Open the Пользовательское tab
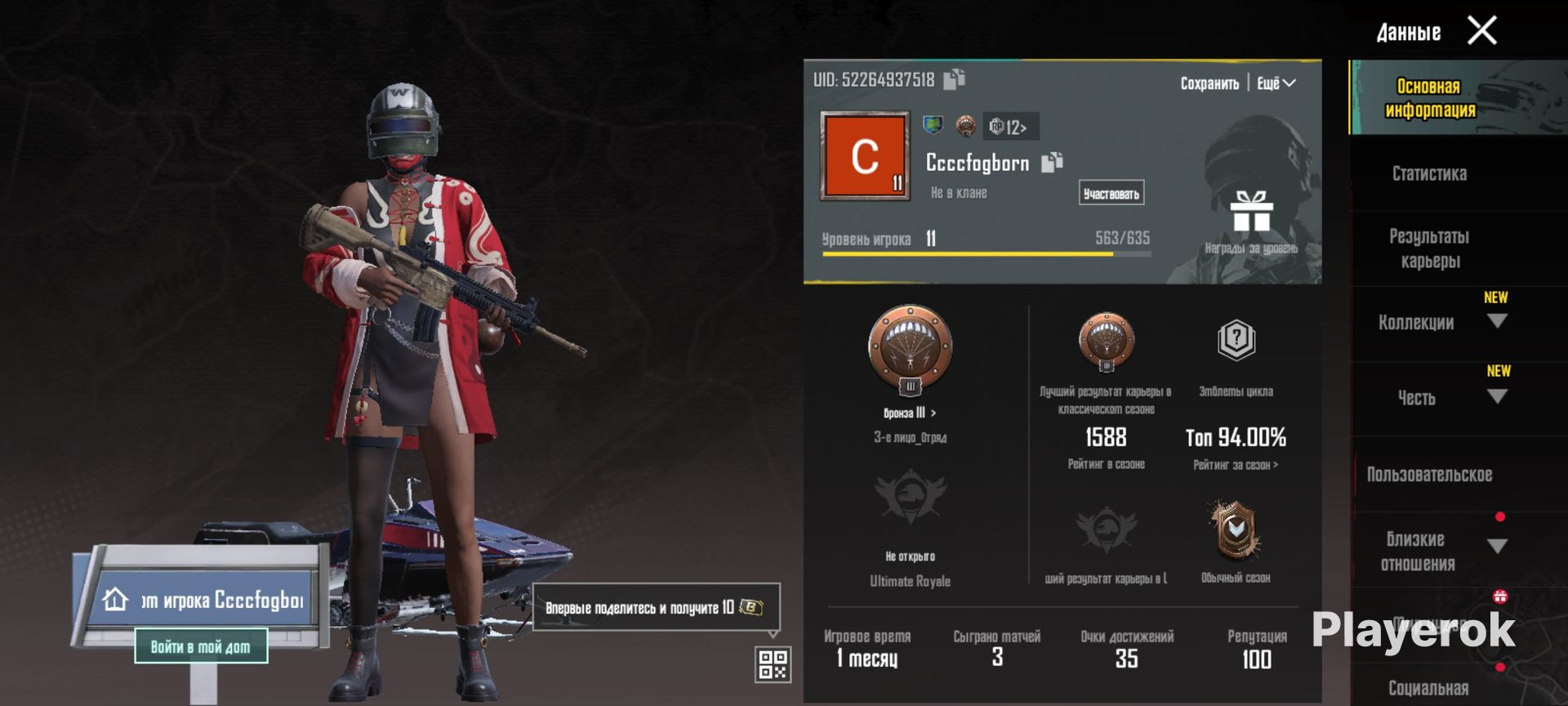Screen dimensions: 1568x706 (x=1429, y=474)
